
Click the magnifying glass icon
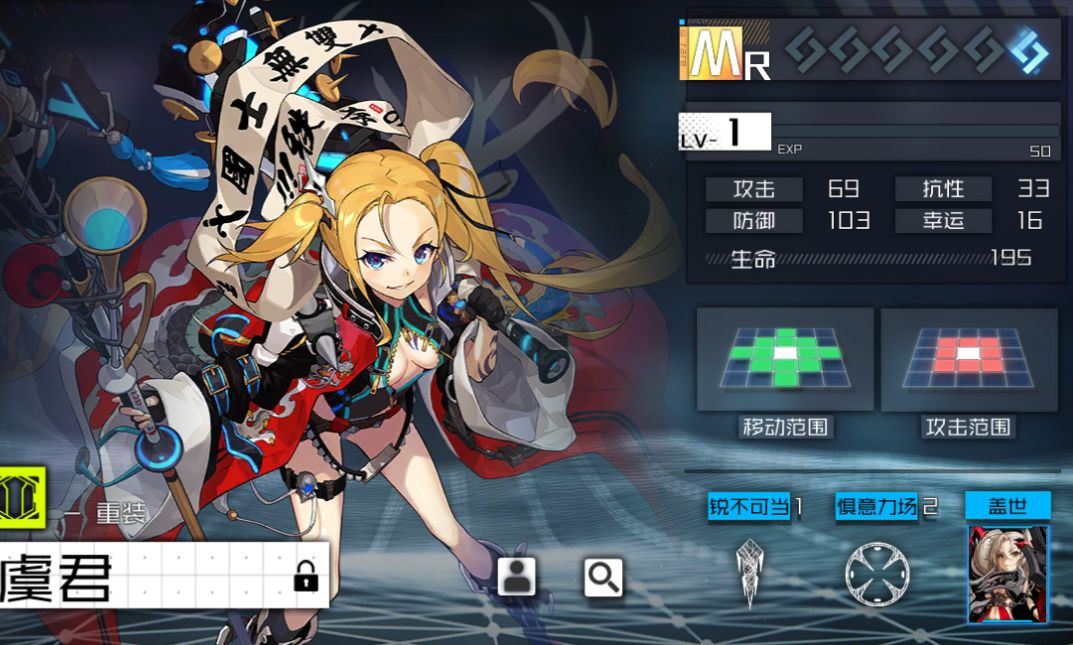click(603, 577)
